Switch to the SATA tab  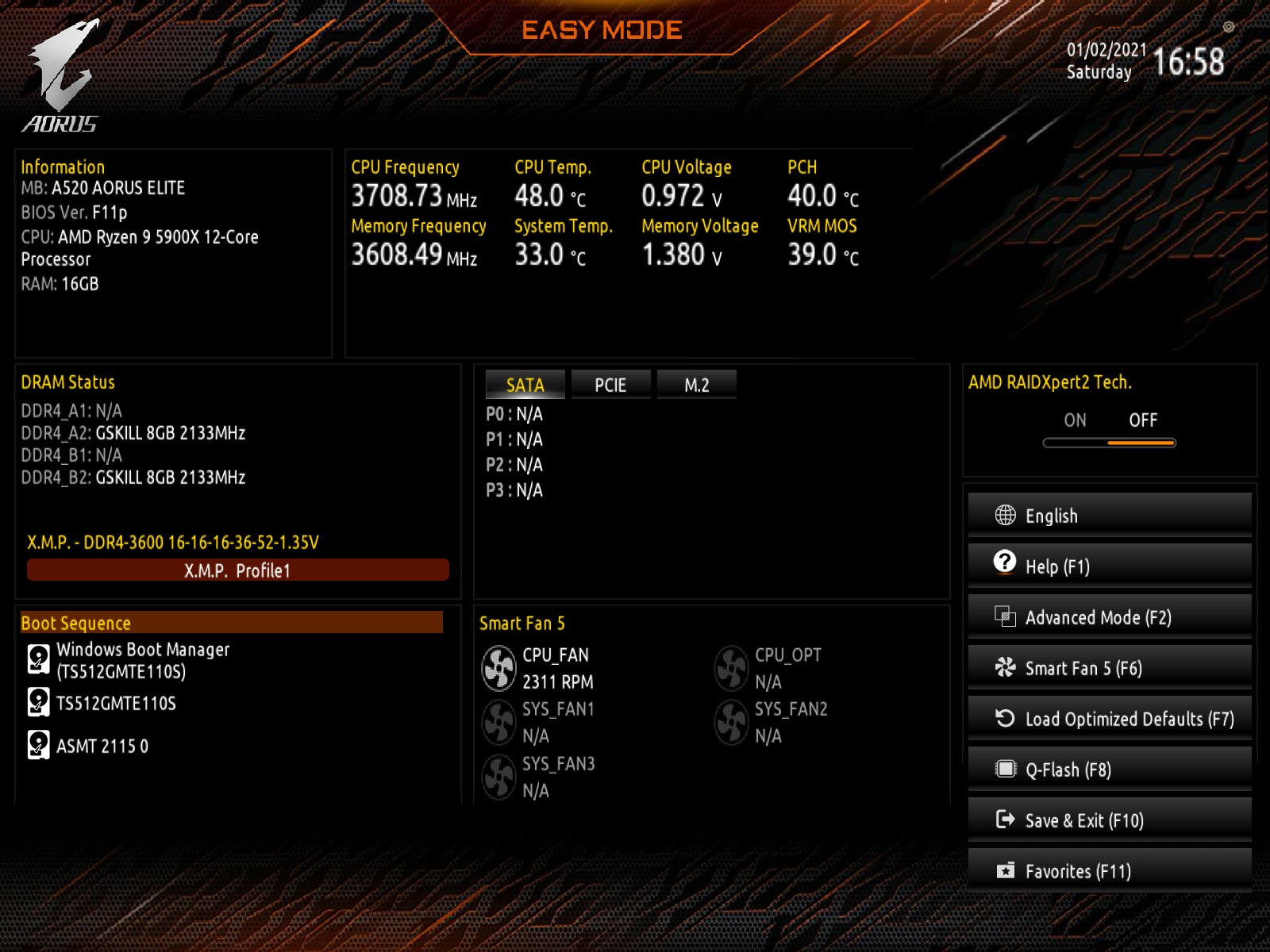pyautogui.click(x=525, y=385)
